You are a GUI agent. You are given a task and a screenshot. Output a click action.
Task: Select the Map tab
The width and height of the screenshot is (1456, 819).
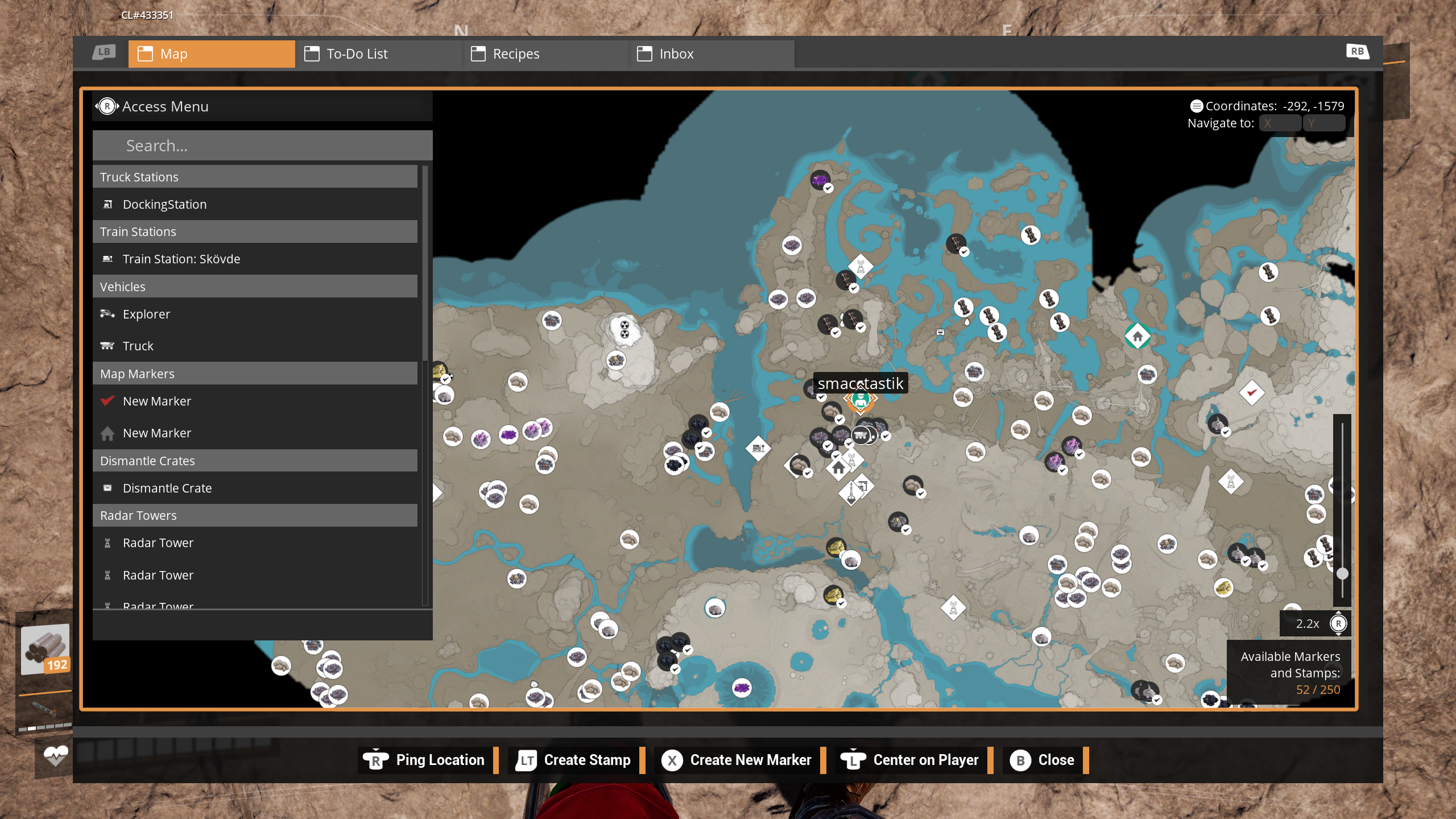pyautogui.click(x=212, y=54)
